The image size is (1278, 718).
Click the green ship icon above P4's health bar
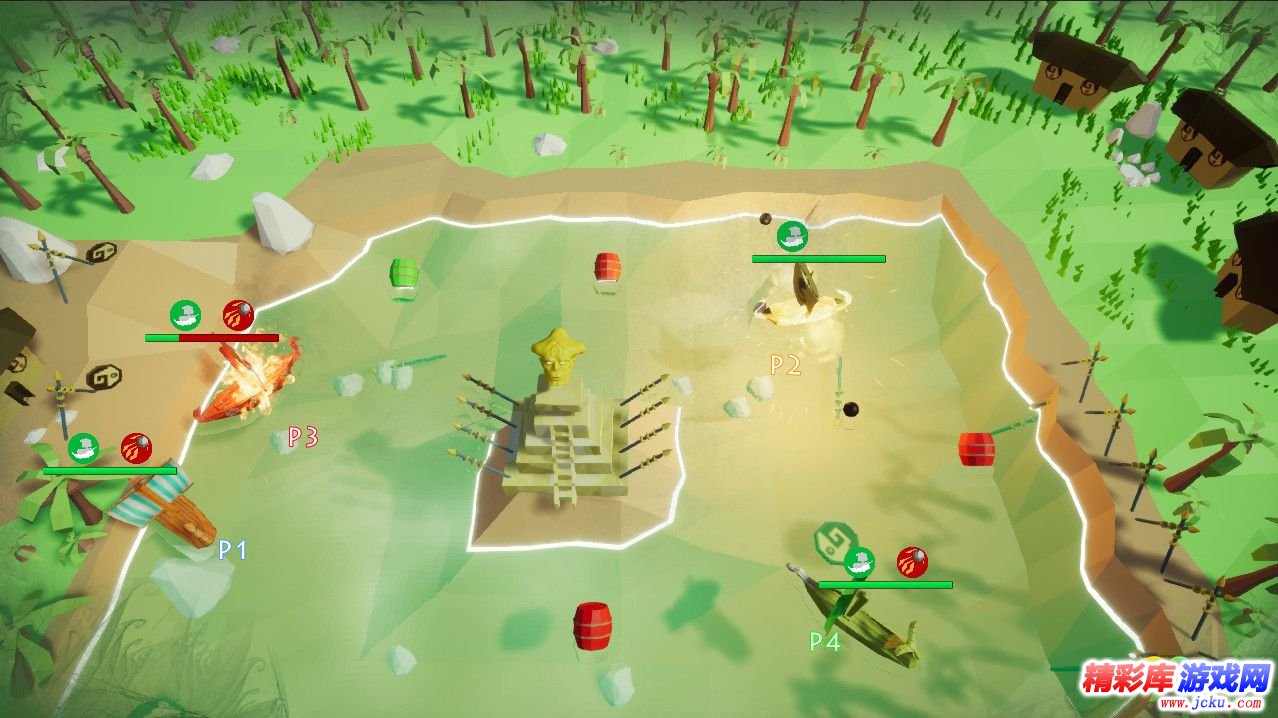pyautogui.click(x=858, y=562)
